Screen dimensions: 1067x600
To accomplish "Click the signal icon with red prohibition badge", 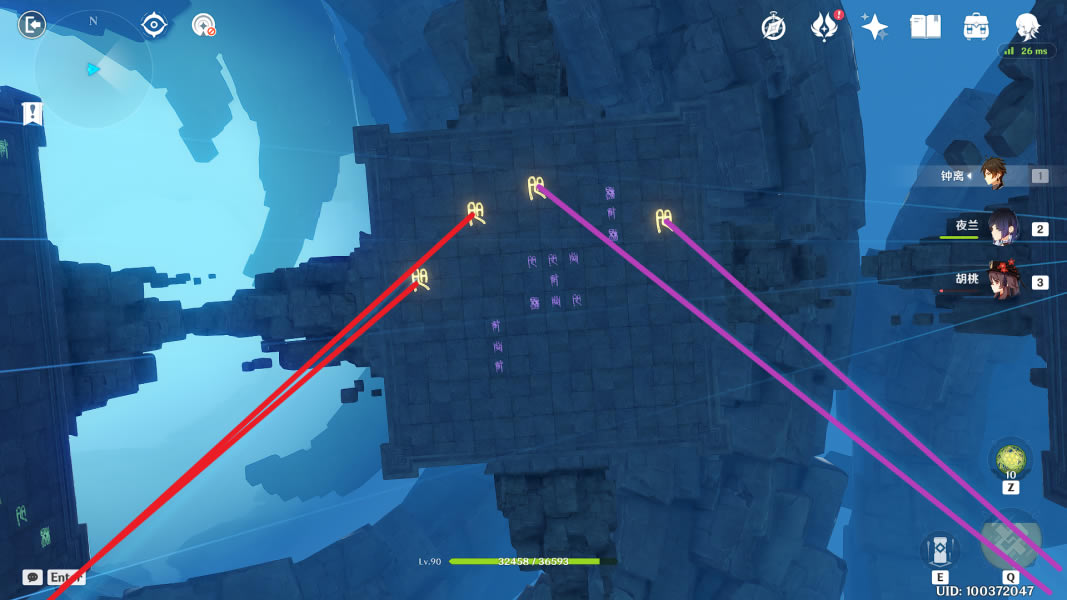I will click(204, 25).
